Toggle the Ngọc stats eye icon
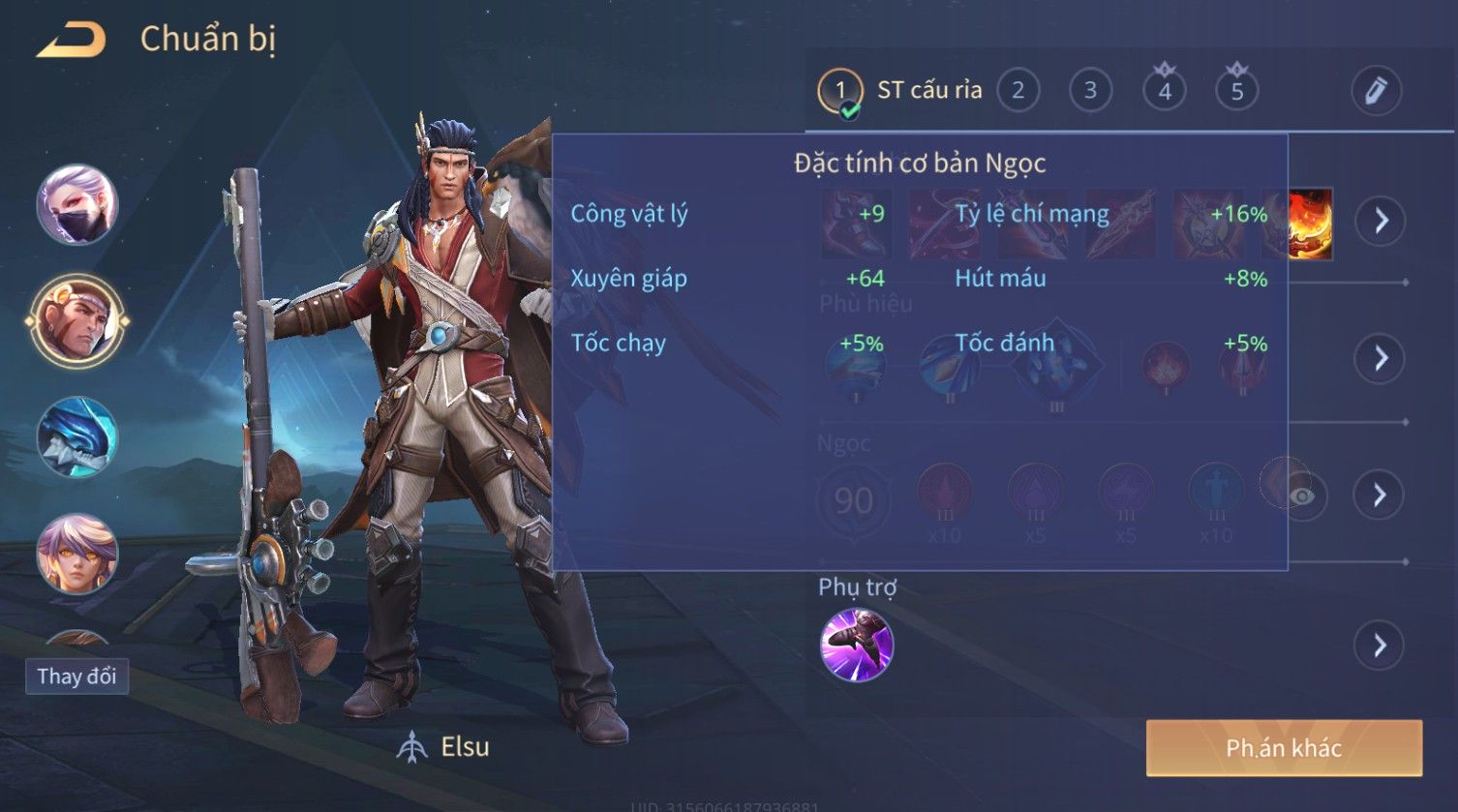Image resolution: width=1458 pixels, height=812 pixels. click(1303, 496)
